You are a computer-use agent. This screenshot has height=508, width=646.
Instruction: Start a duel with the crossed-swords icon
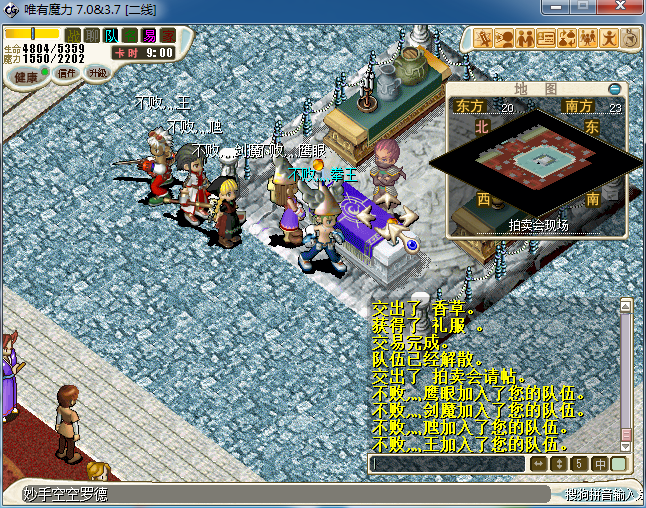point(485,39)
